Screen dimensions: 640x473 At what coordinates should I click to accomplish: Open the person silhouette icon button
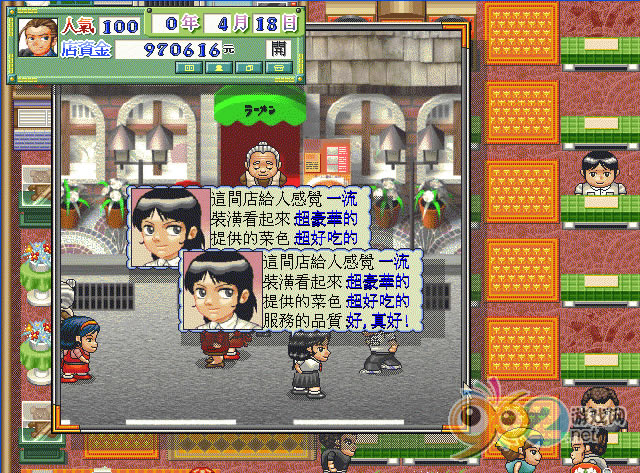click(219, 68)
